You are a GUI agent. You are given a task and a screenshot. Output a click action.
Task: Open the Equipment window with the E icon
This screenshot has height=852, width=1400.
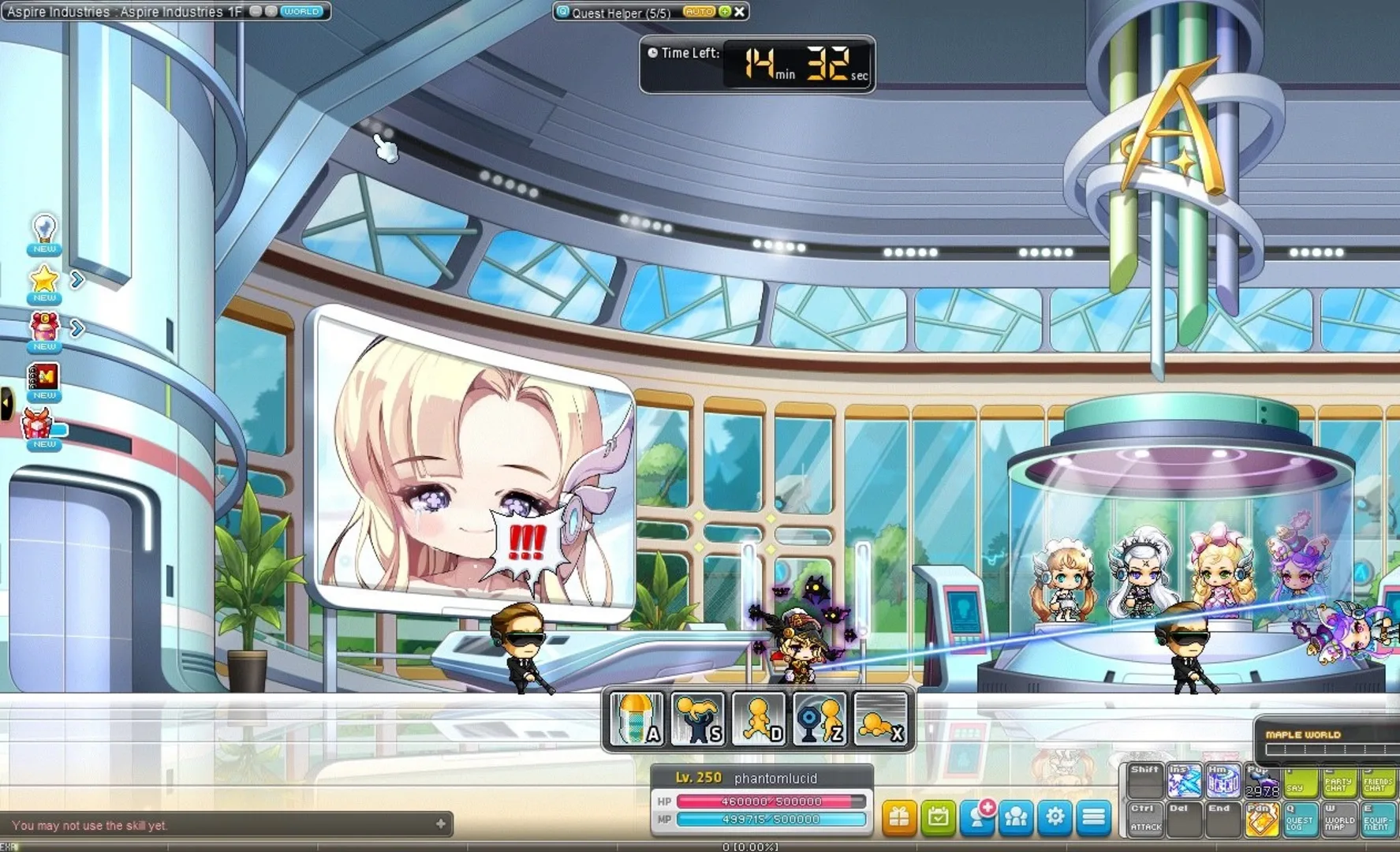1377,820
